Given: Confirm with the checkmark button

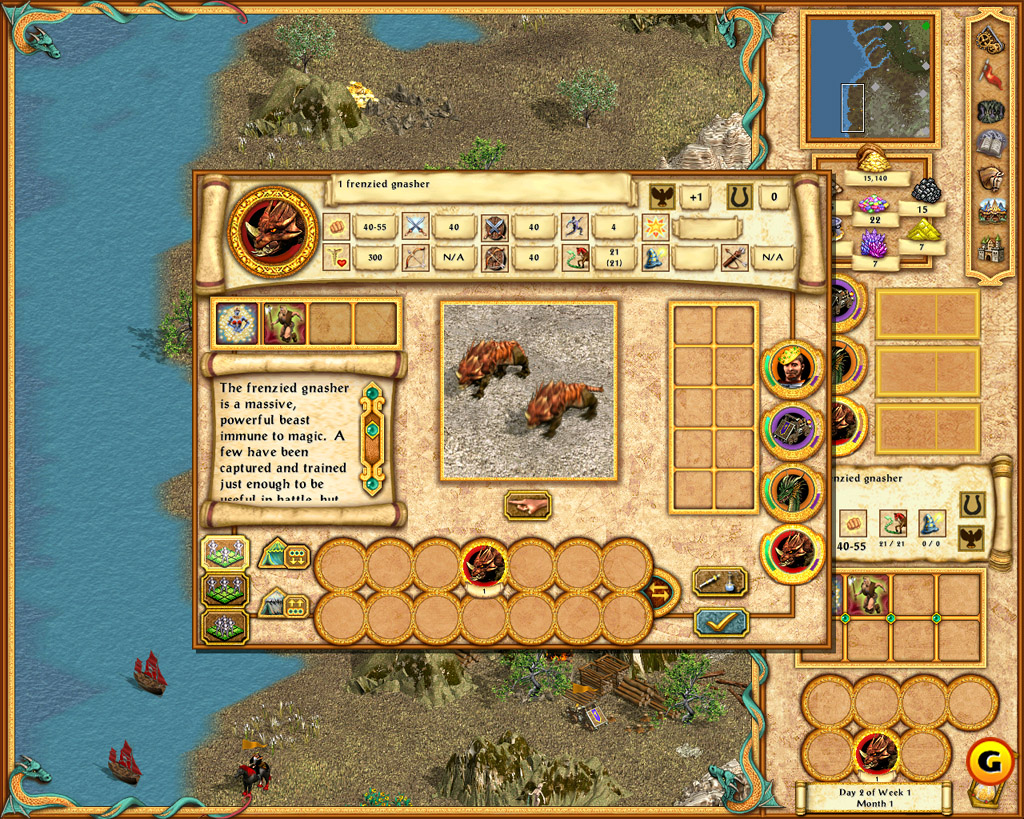Looking at the screenshot, I should pos(720,622).
